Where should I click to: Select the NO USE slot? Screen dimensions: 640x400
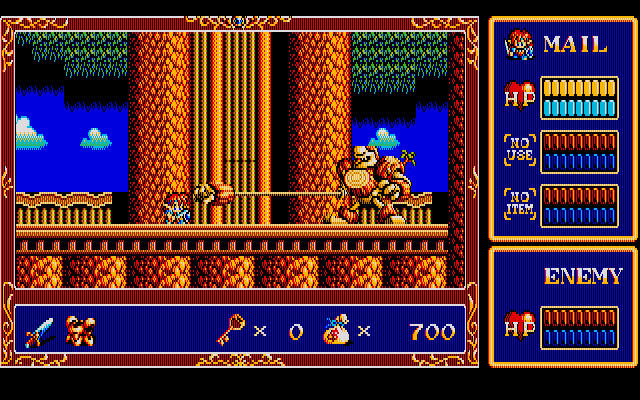(x=518, y=151)
